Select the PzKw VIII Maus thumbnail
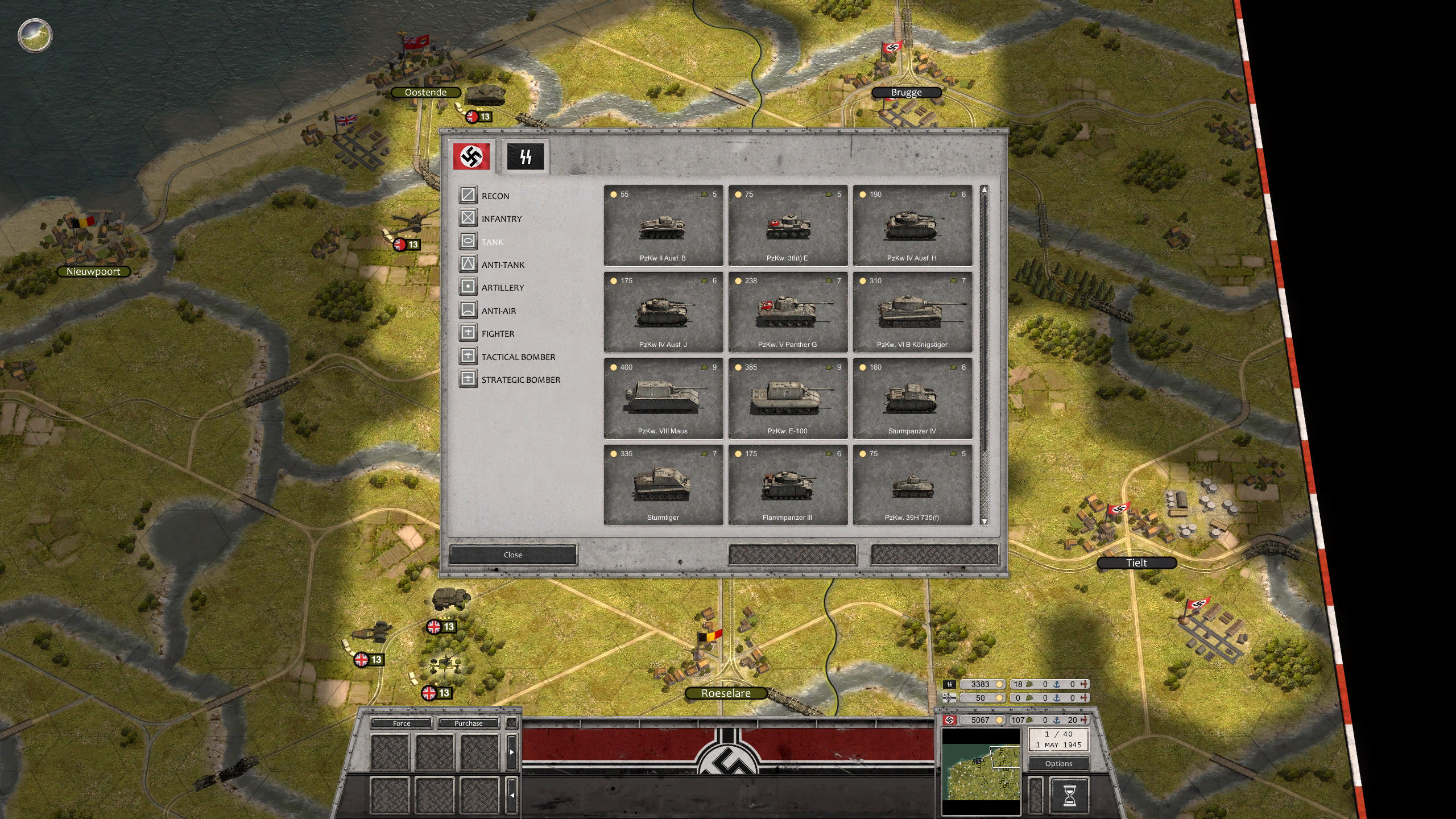 pyautogui.click(x=663, y=398)
